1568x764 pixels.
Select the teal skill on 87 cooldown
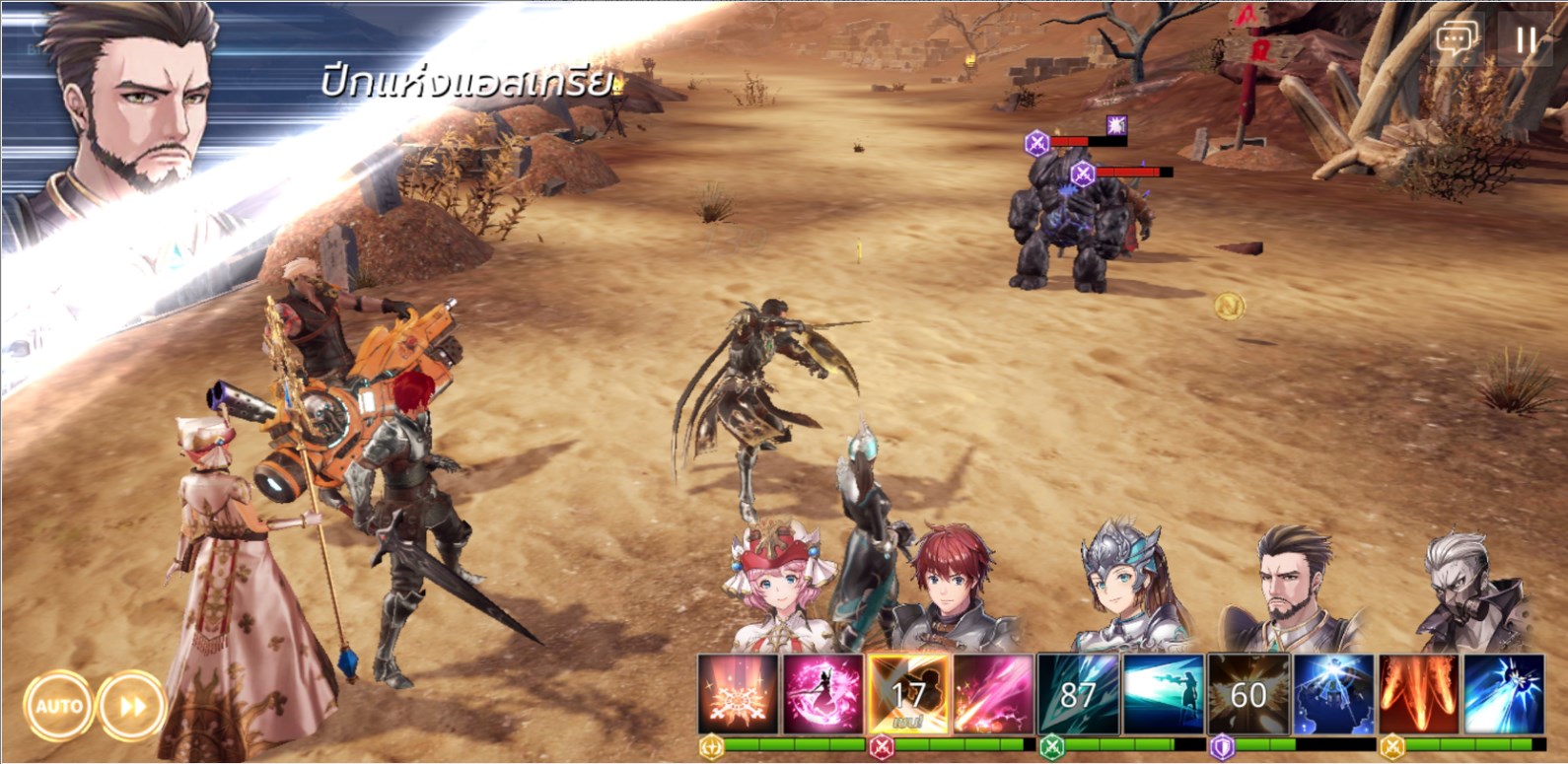click(x=1078, y=695)
